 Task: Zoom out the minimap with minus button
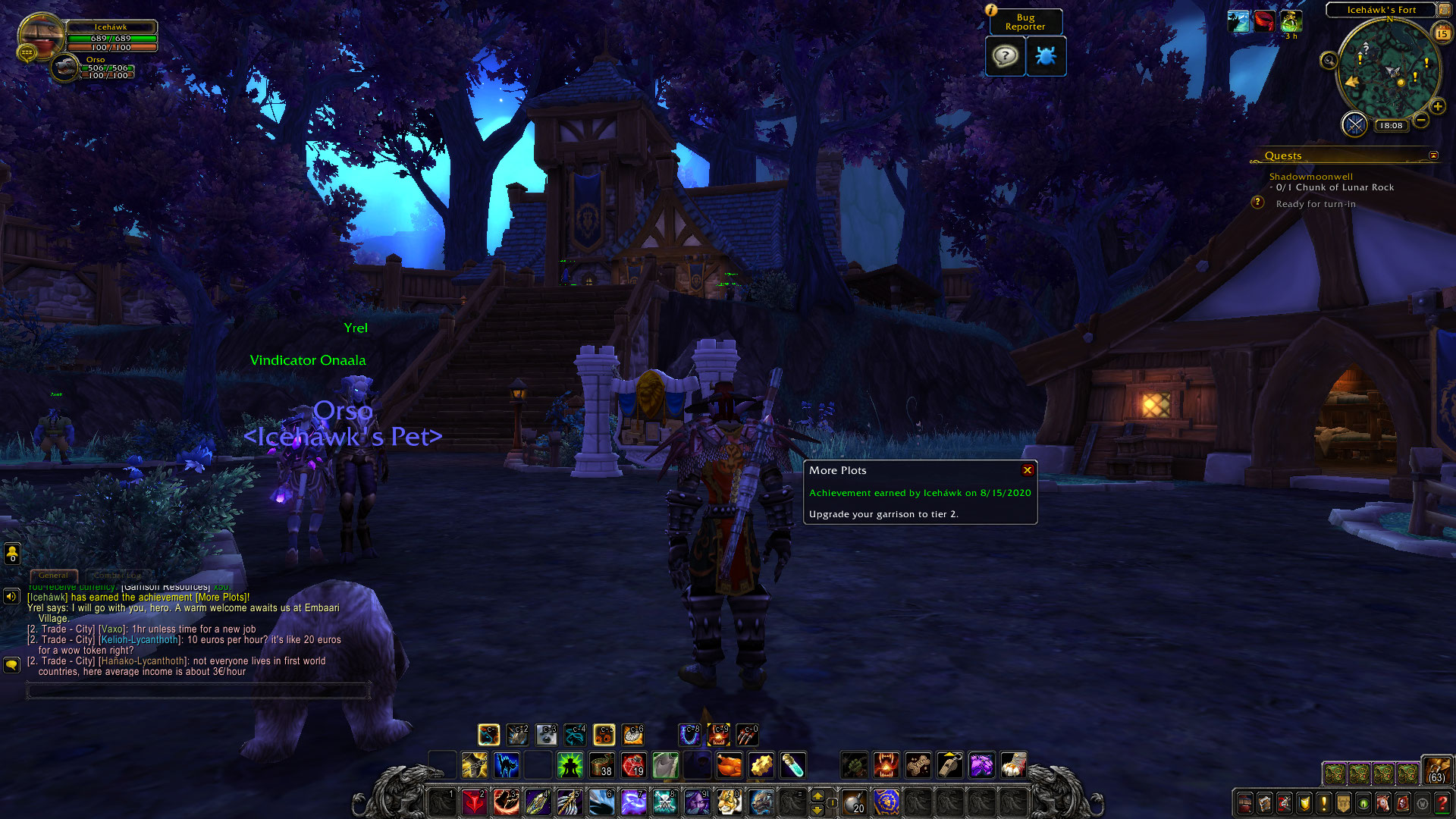(1421, 120)
